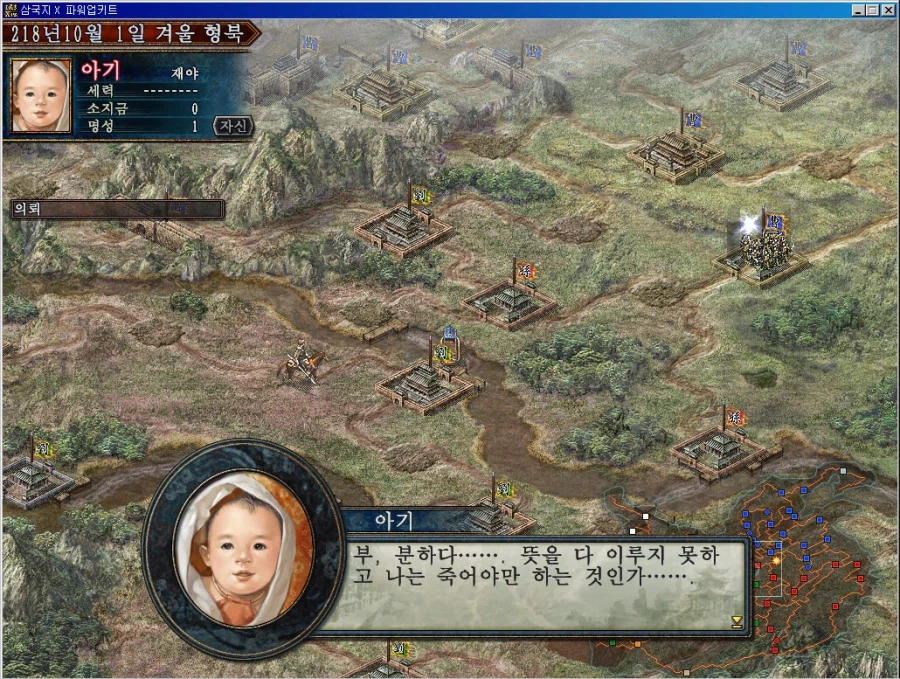Select the baby portrait in the status panel

pos(41,95)
